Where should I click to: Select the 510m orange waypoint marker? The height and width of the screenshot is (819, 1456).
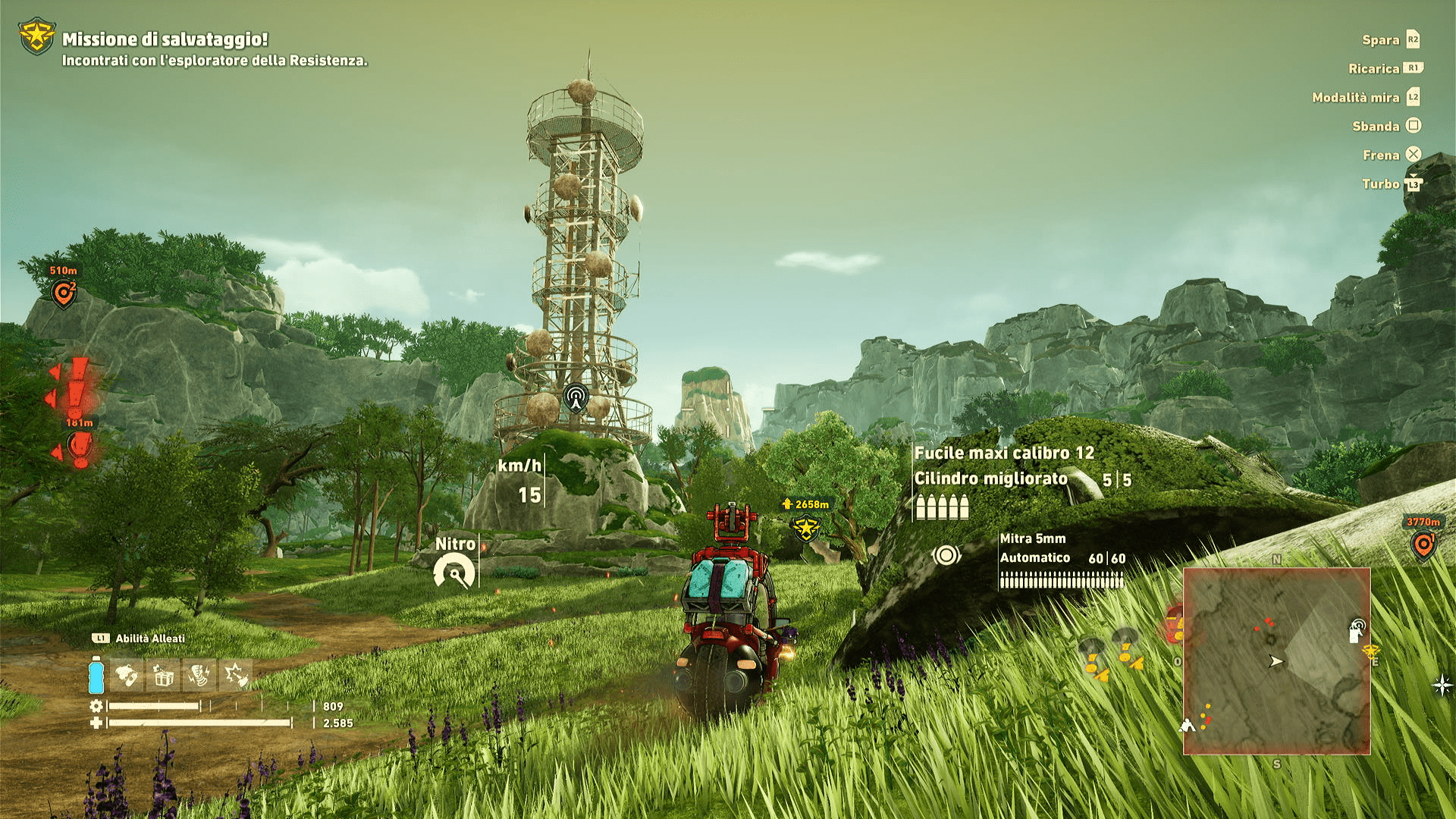64,293
